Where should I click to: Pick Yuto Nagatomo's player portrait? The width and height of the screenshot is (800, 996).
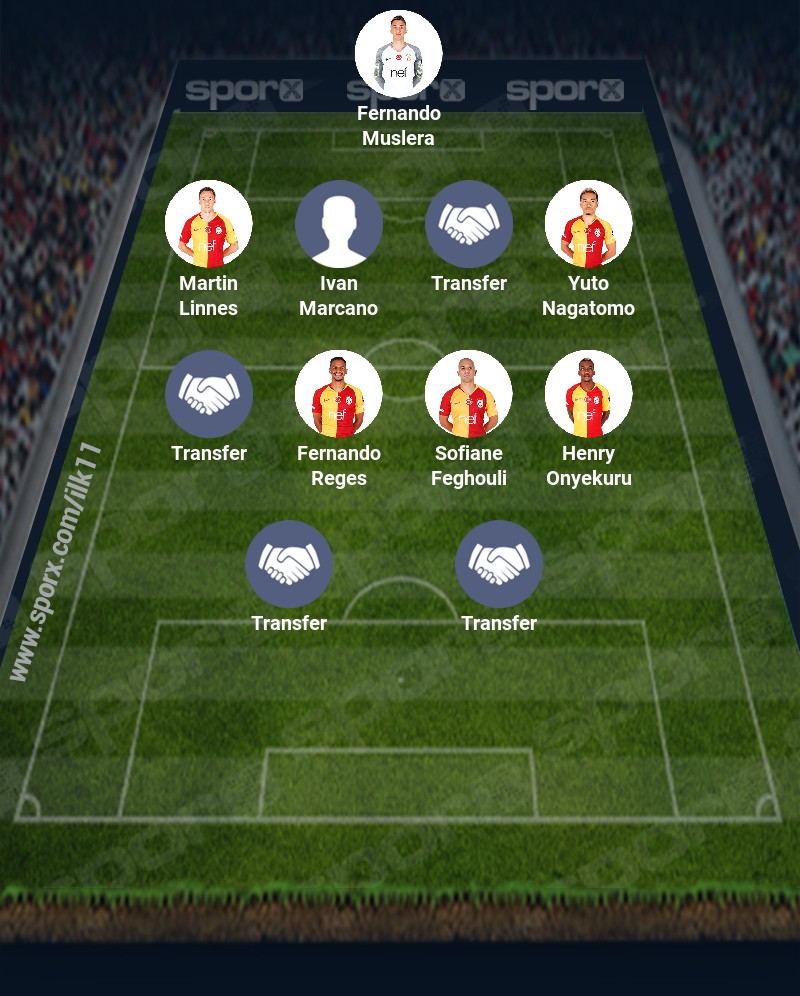click(x=588, y=224)
